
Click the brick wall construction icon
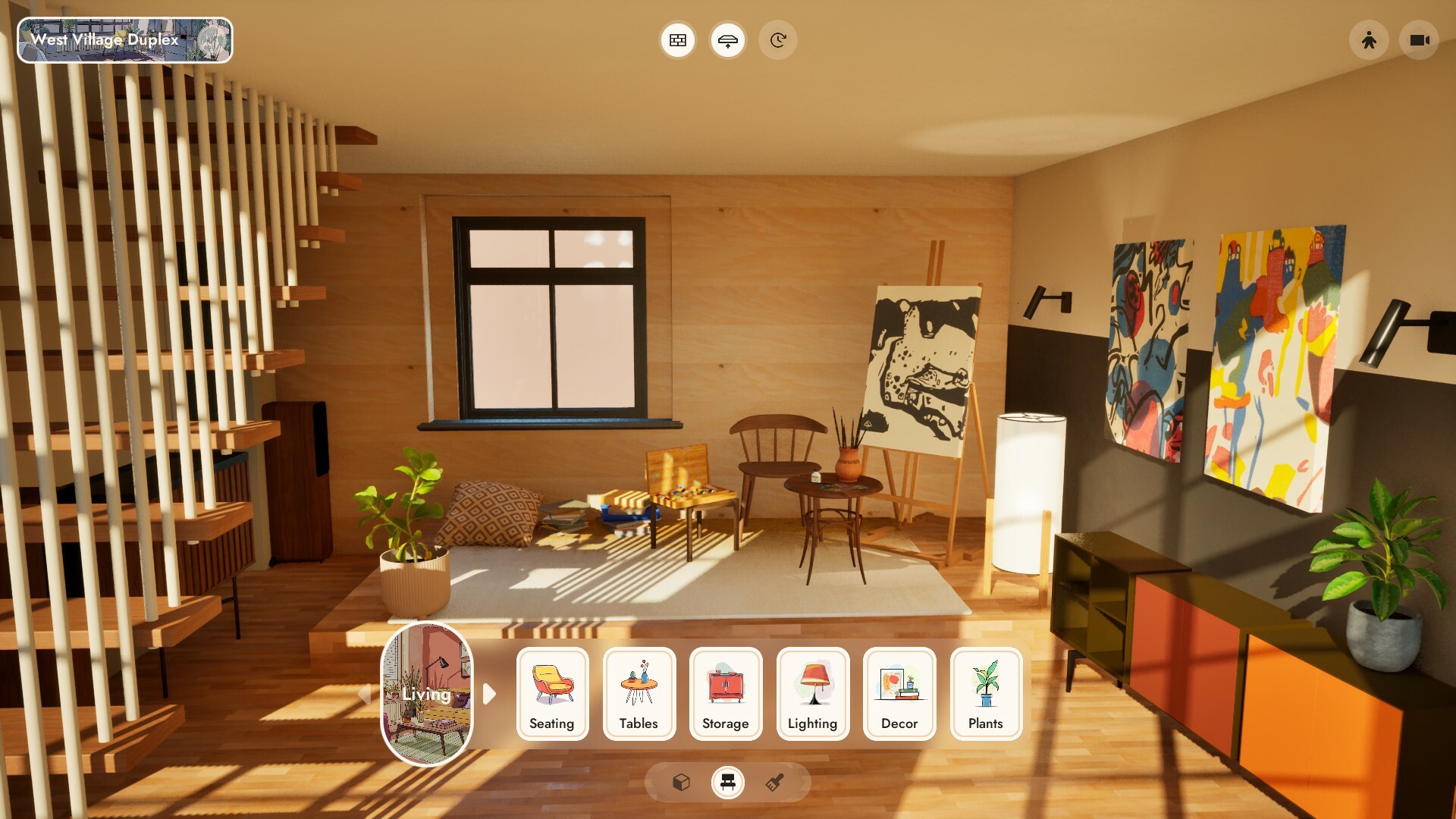point(677,39)
